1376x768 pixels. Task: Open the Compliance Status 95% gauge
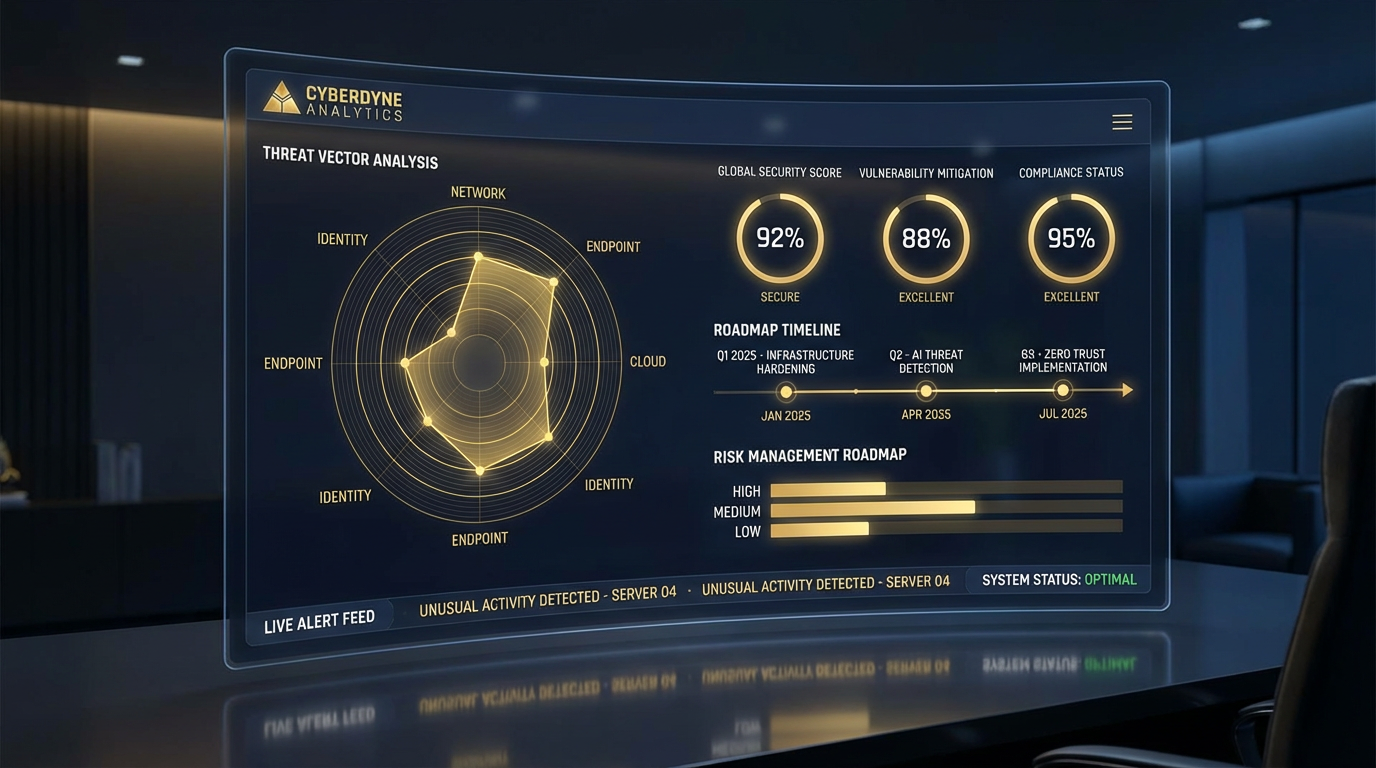pos(1071,238)
